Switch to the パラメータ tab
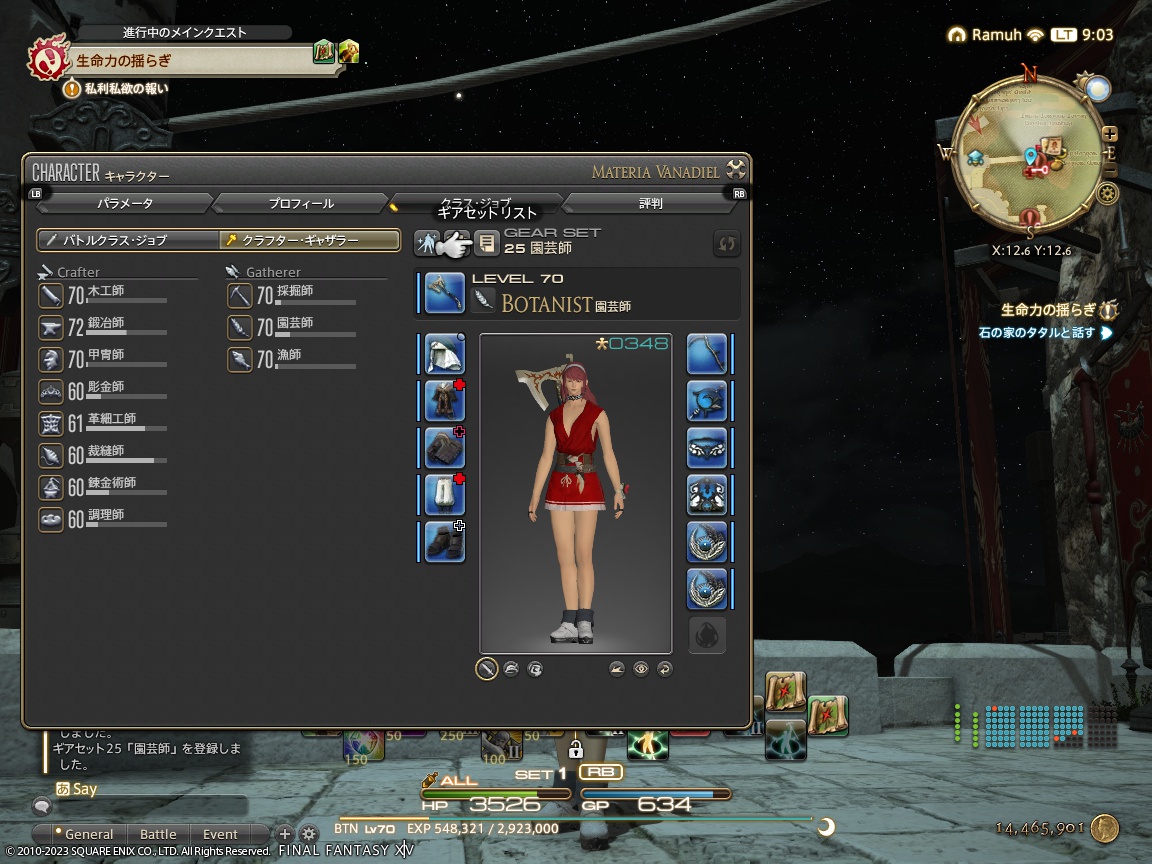1152x864 pixels. [x=125, y=203]
